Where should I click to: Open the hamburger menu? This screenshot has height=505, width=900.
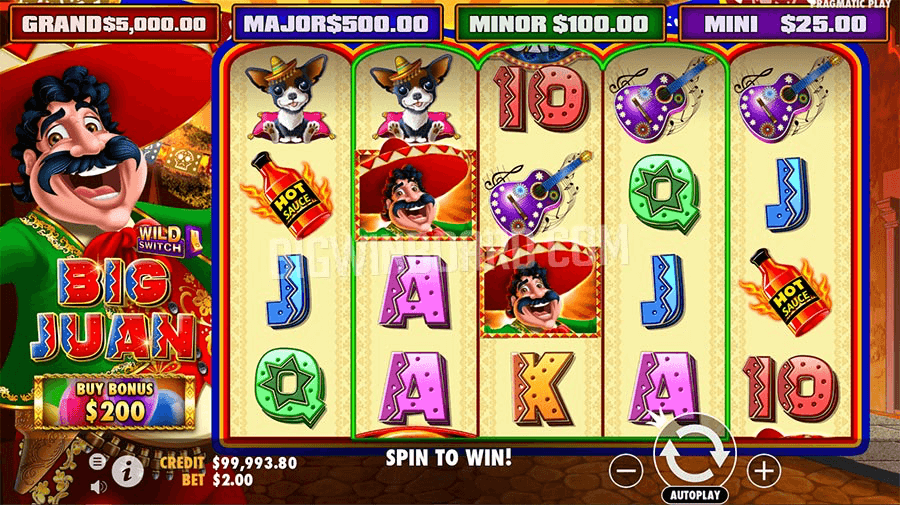click(98, 462)
